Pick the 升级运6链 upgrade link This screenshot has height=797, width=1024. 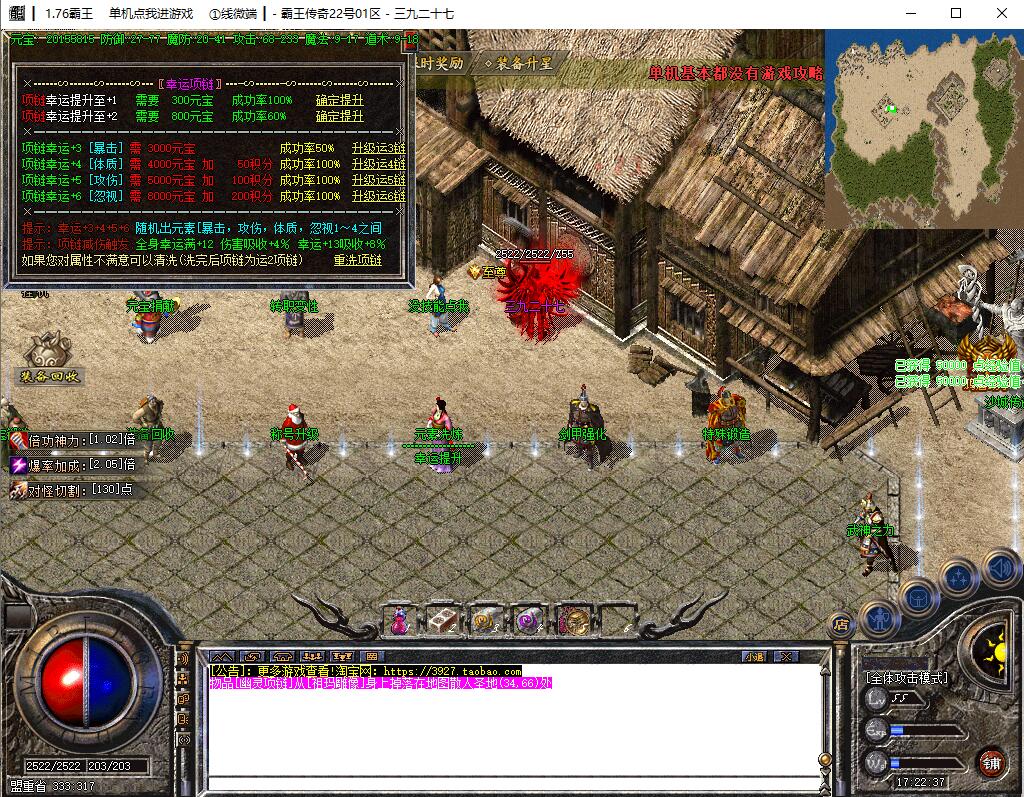378,196
